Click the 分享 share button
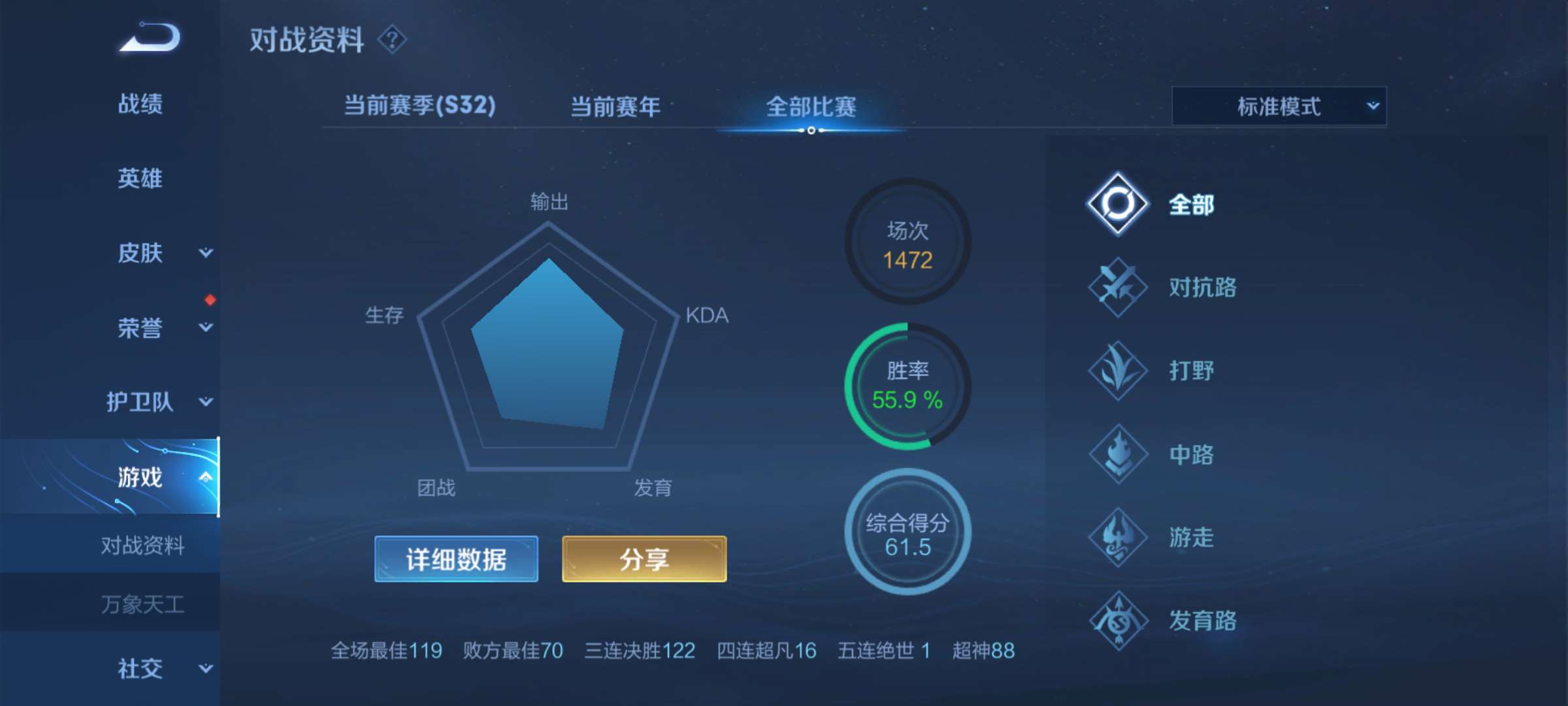 pyautogui.click(x=643, y=559)
